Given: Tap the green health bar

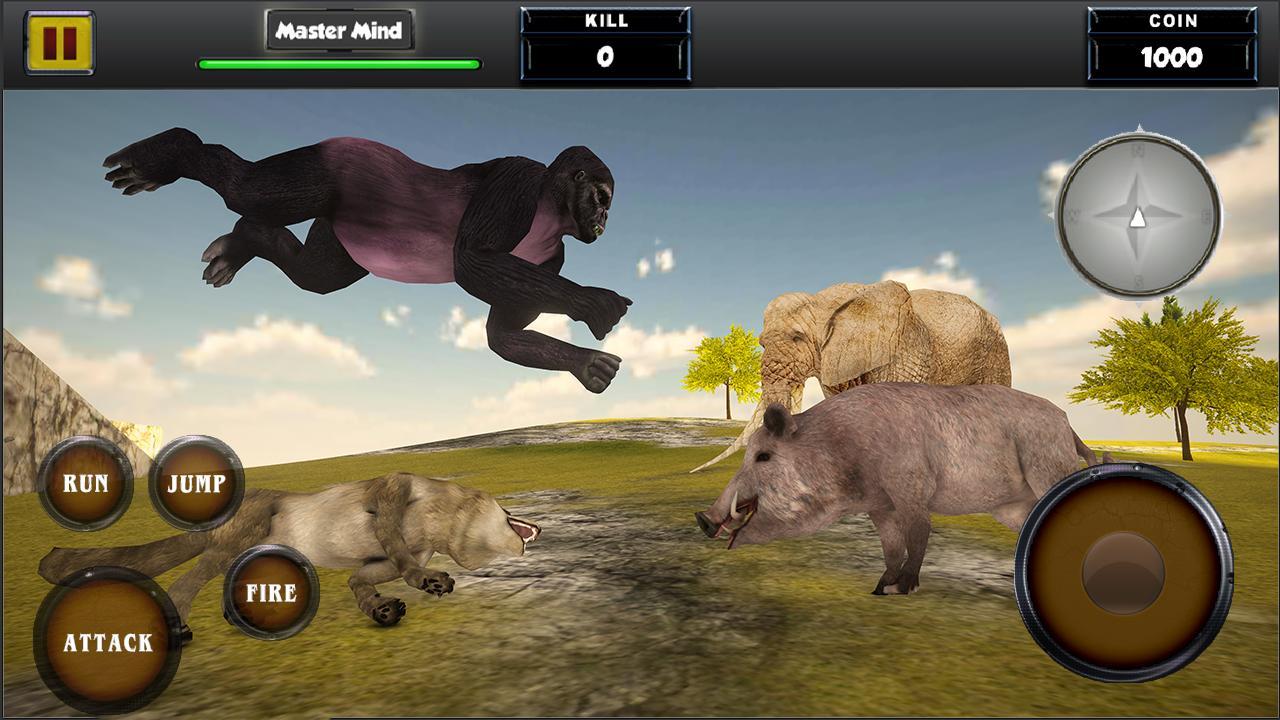Looking at the screenshot, I should [339, 63].
